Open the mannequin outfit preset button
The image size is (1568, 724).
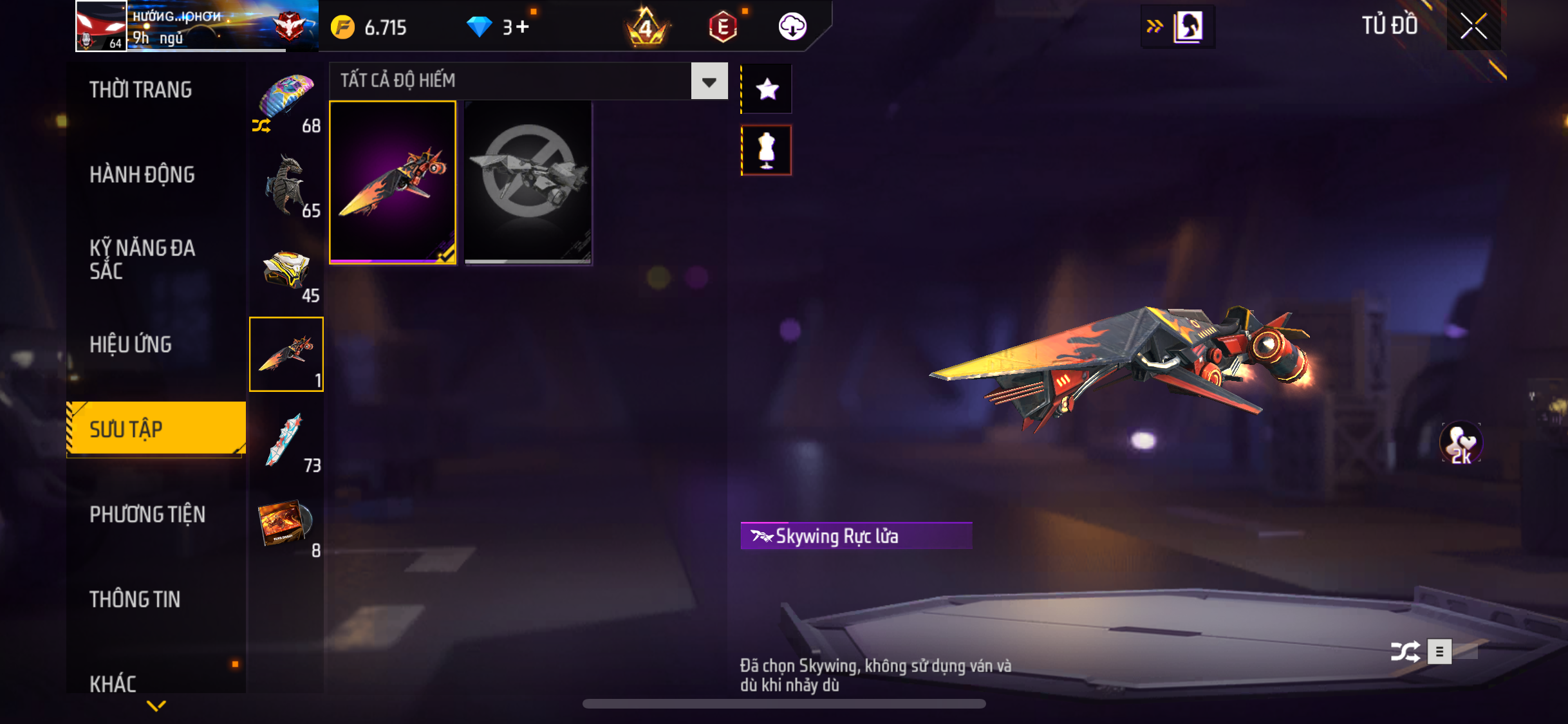tap(767, 150)
